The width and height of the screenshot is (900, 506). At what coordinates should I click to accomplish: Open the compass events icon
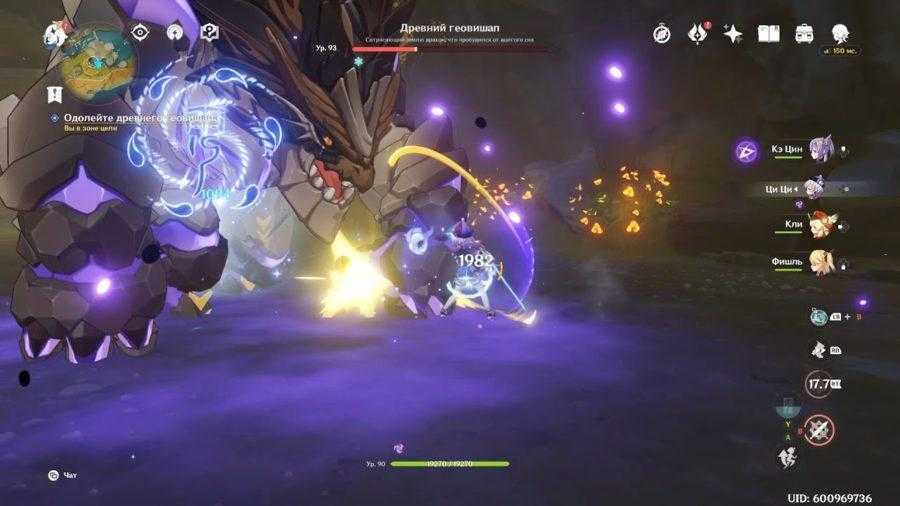click(661, 33)
